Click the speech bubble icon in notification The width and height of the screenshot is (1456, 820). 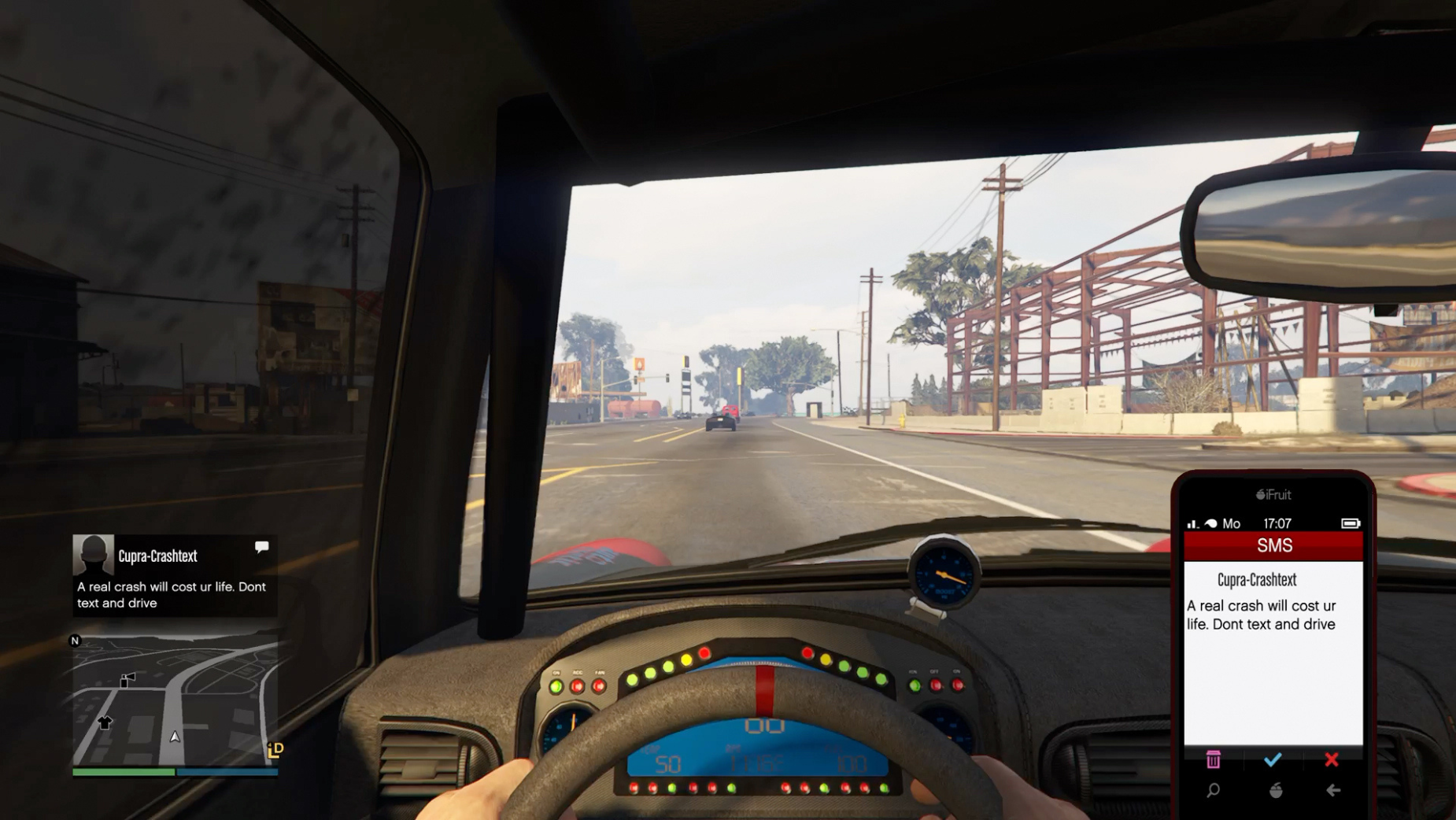pyautogui.click(x=262, y=546)
